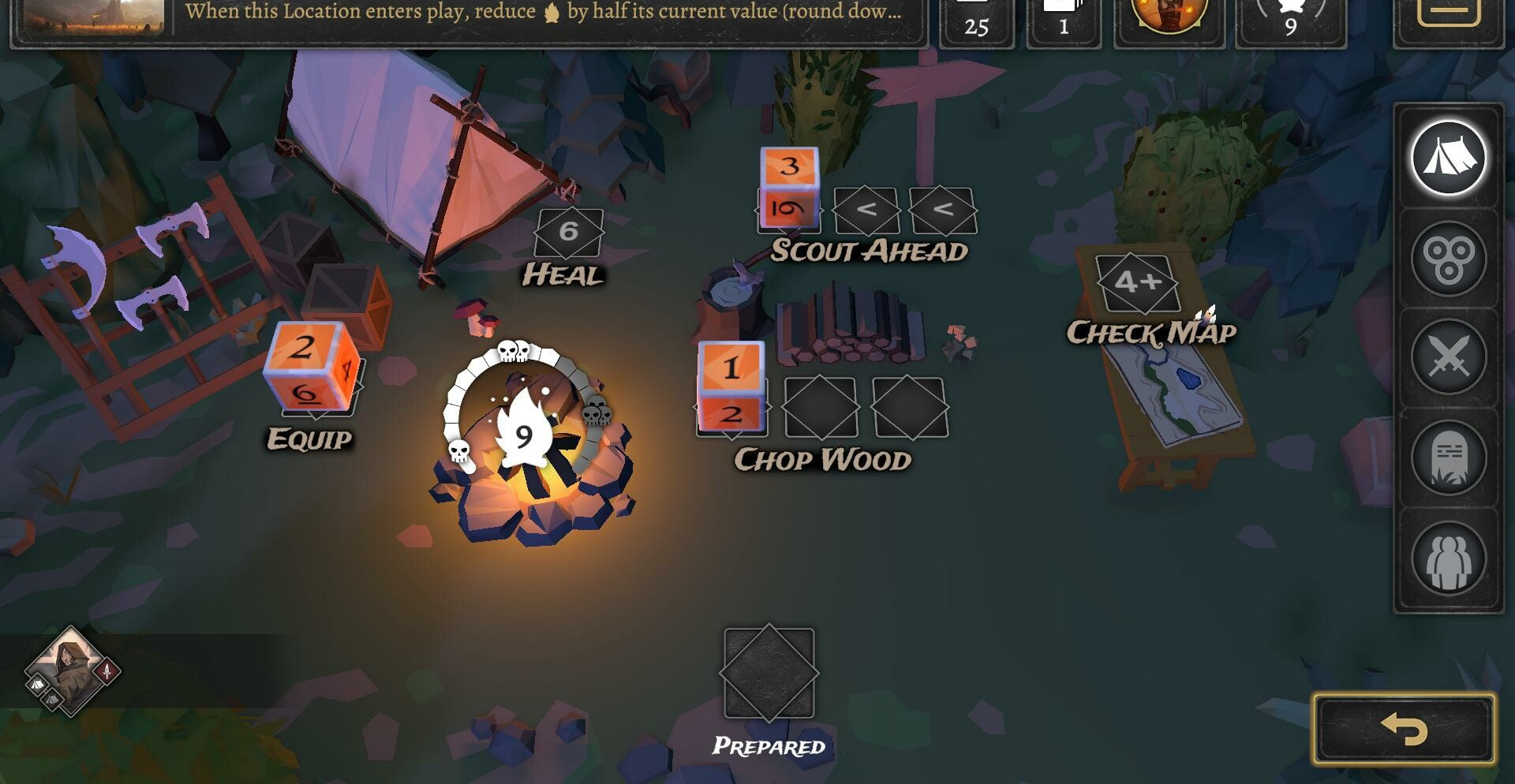Screen dimensions: 1515x784
Task: Select the Heal dice slot showing 6
Action: point(568,233)
